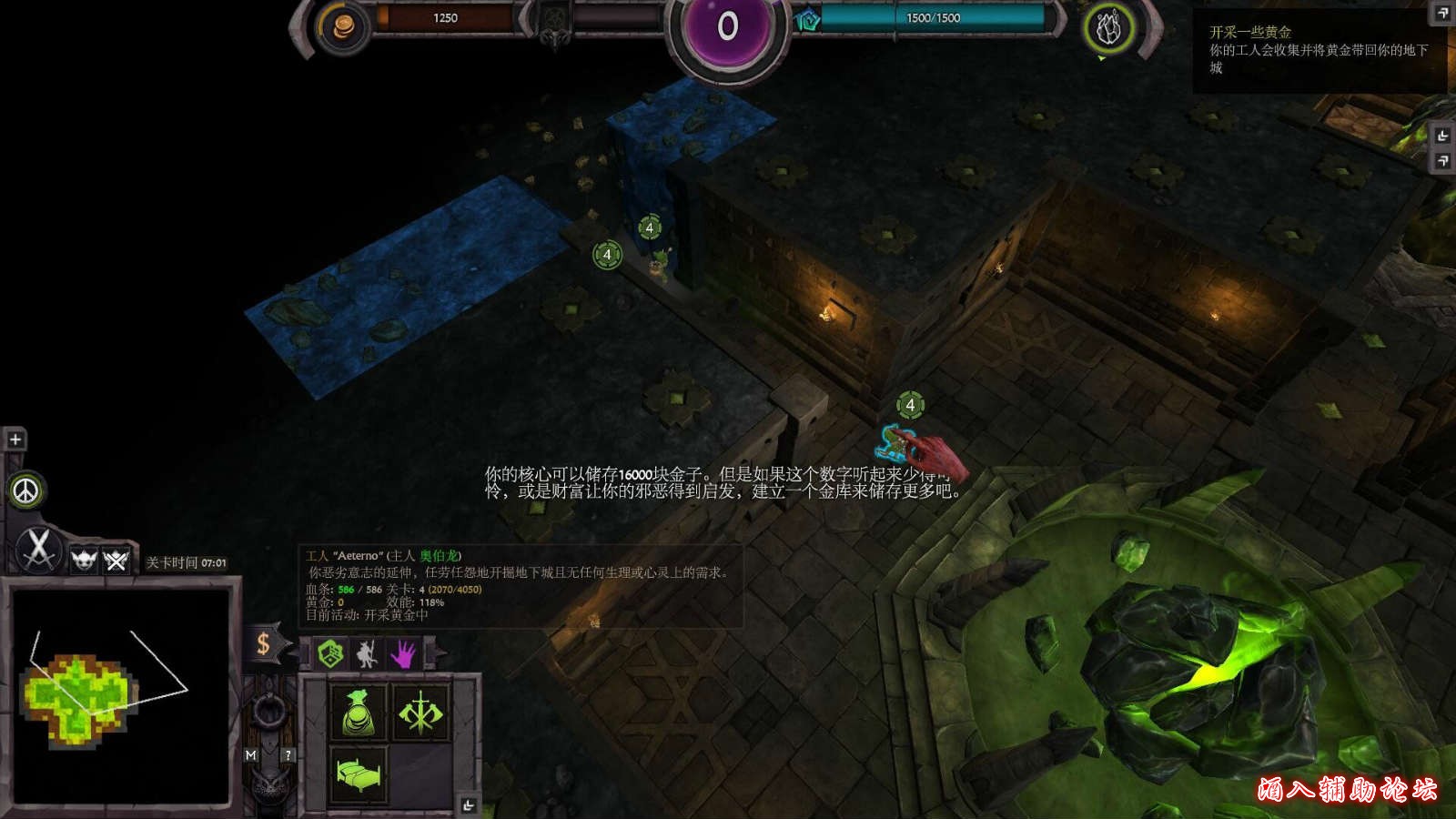Screen dimensions: 1456x819
Task: Activate the crossed swords rally button
Action: (x=38, y=550)
